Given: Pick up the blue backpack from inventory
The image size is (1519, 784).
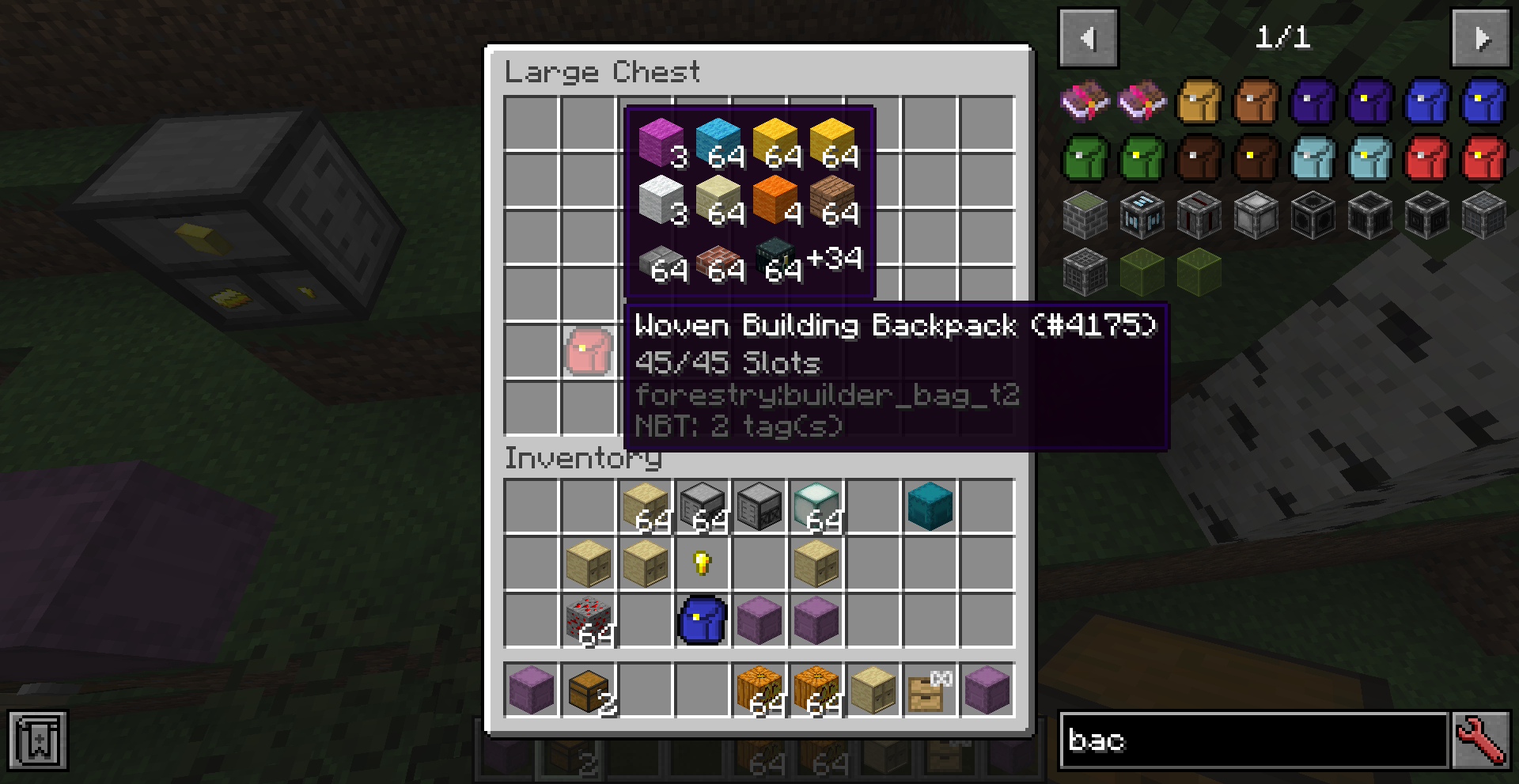Looking at the screenshot, I should pyautogui.click(x=703, y=619).
